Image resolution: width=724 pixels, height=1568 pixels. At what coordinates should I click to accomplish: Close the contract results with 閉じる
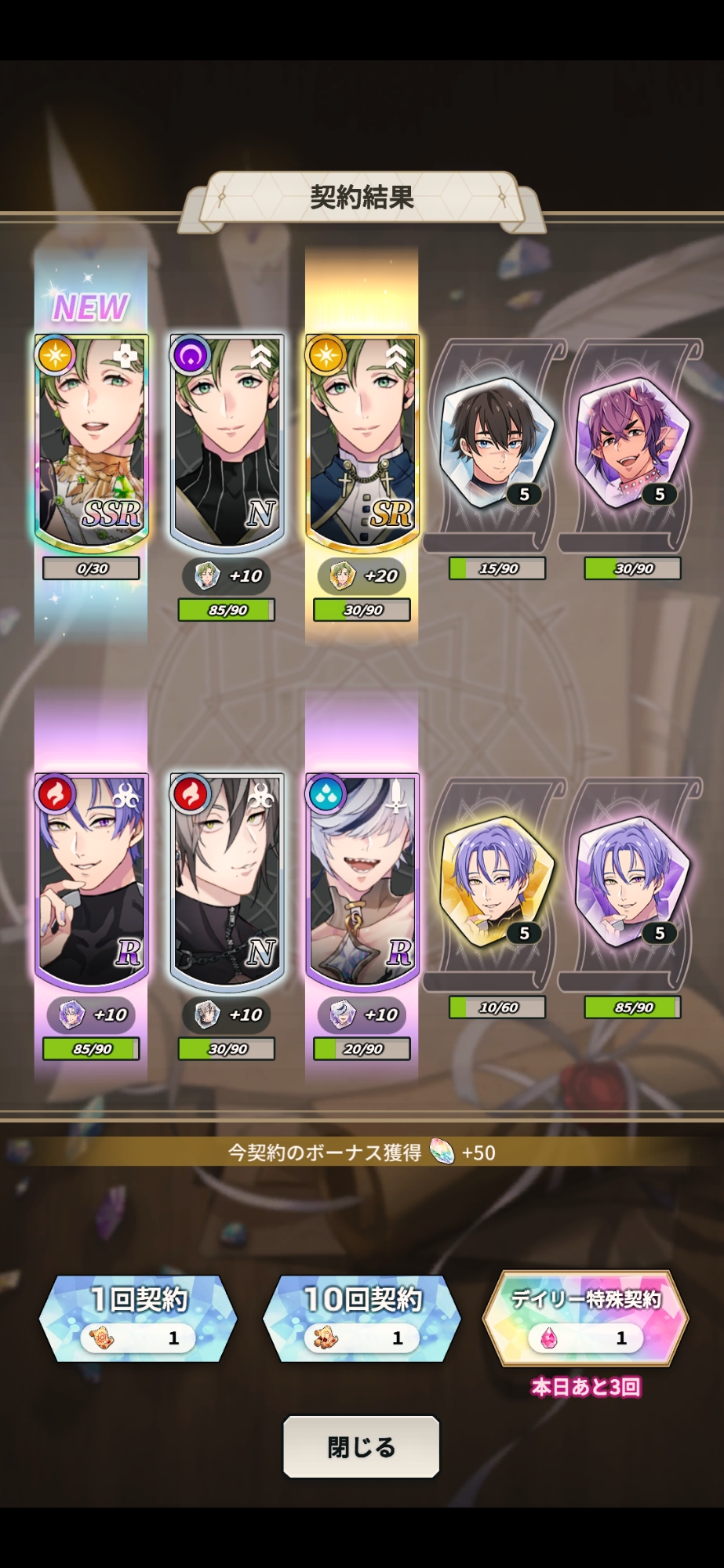click(361, 1446)
